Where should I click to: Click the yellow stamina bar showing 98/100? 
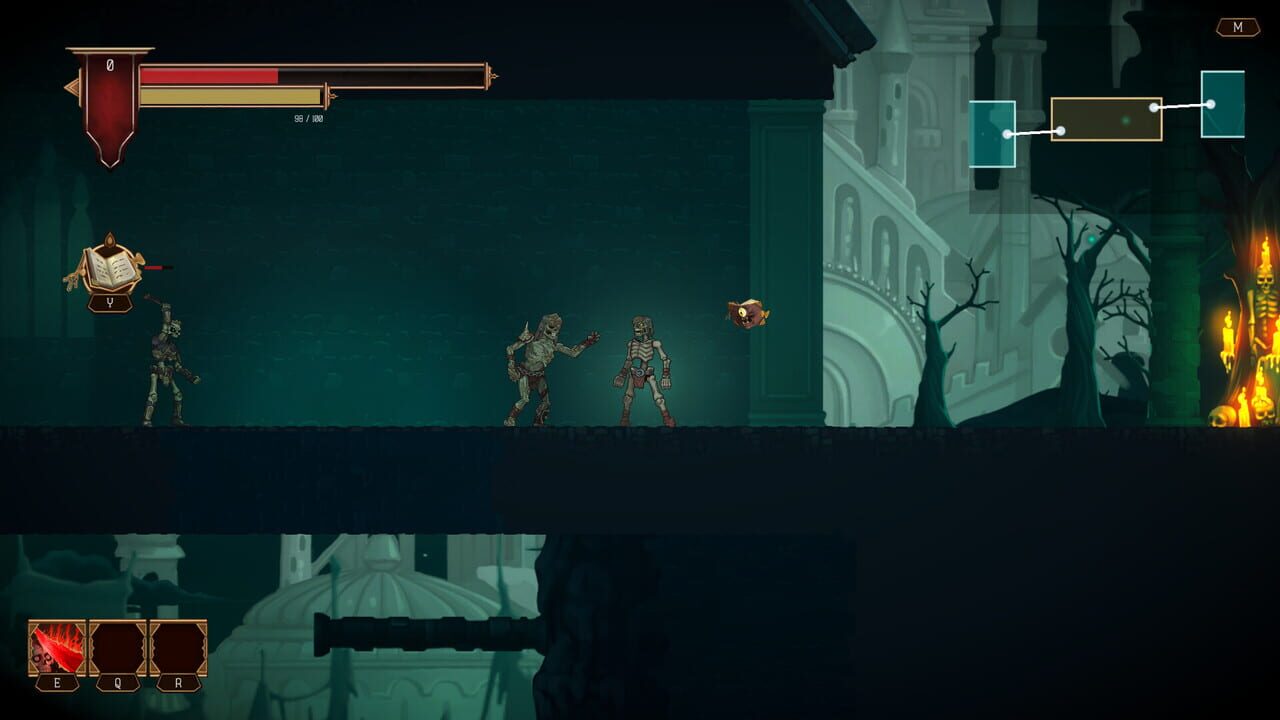[x=230, y=96]
